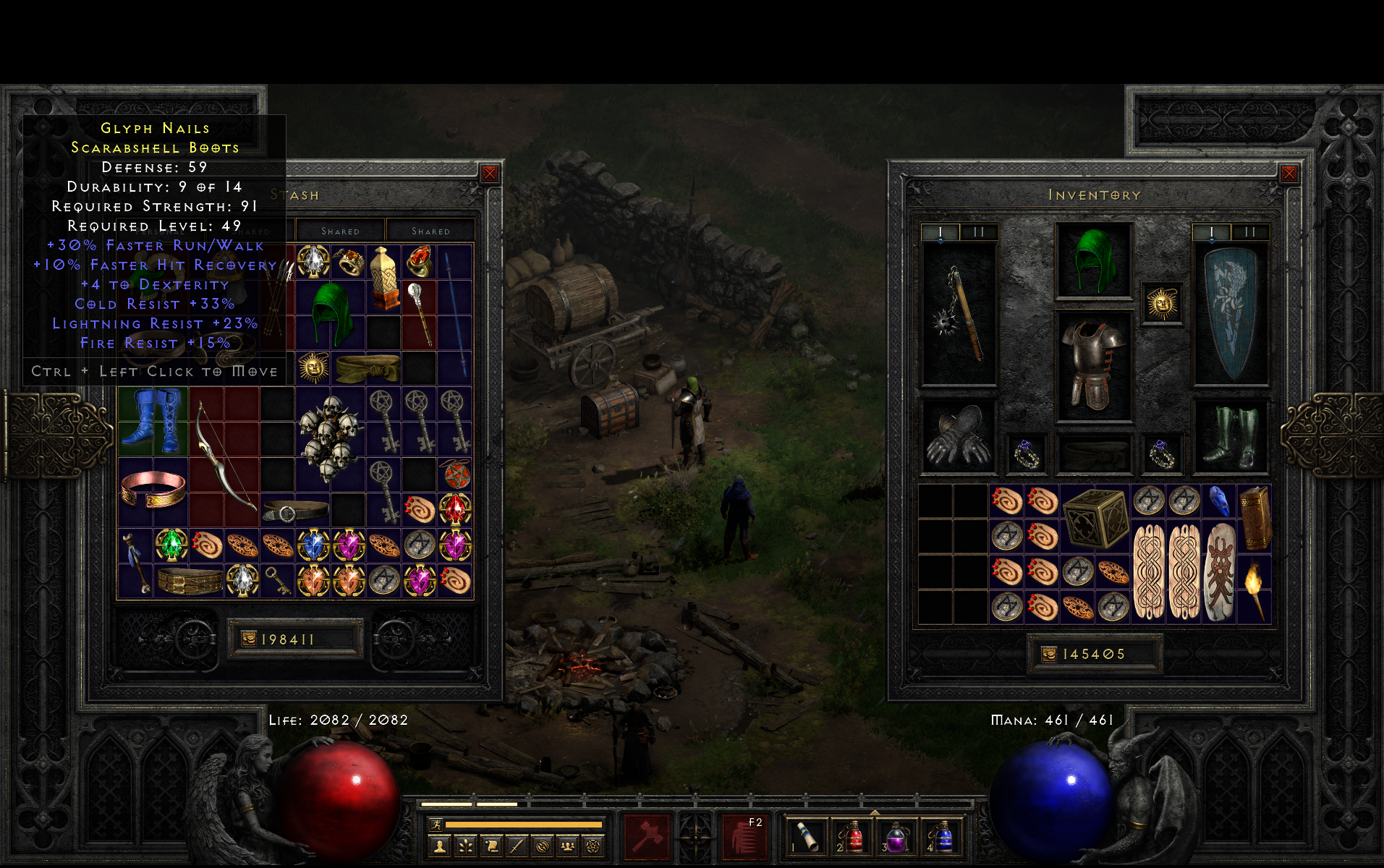1384x868 pixels.
Task: Close the Stash panel
Action: click(490, 174)
